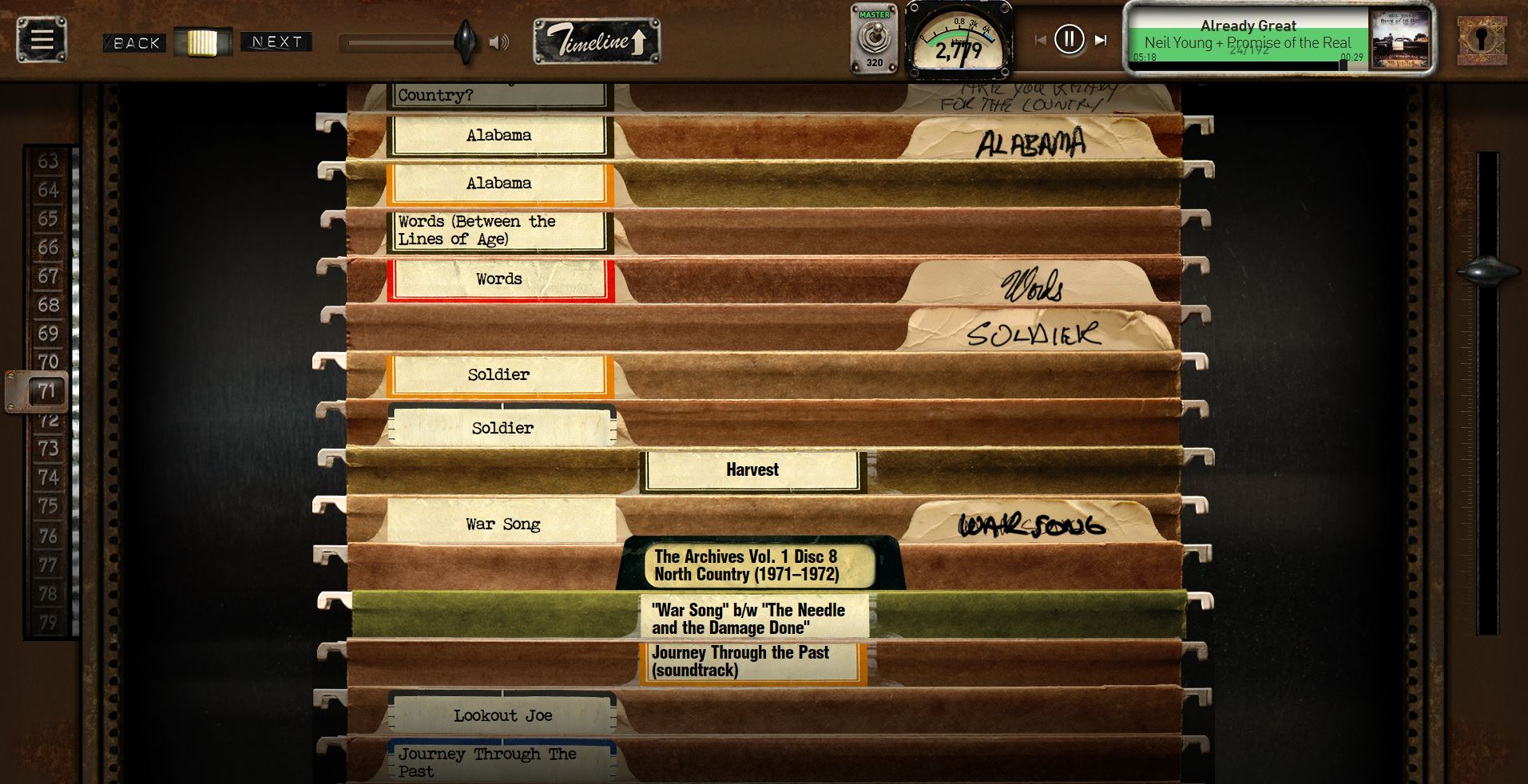Viewport: 1528px width, 784px height.
Task: Open the Already Great album thumbnail
Action: coord(1400,39)
